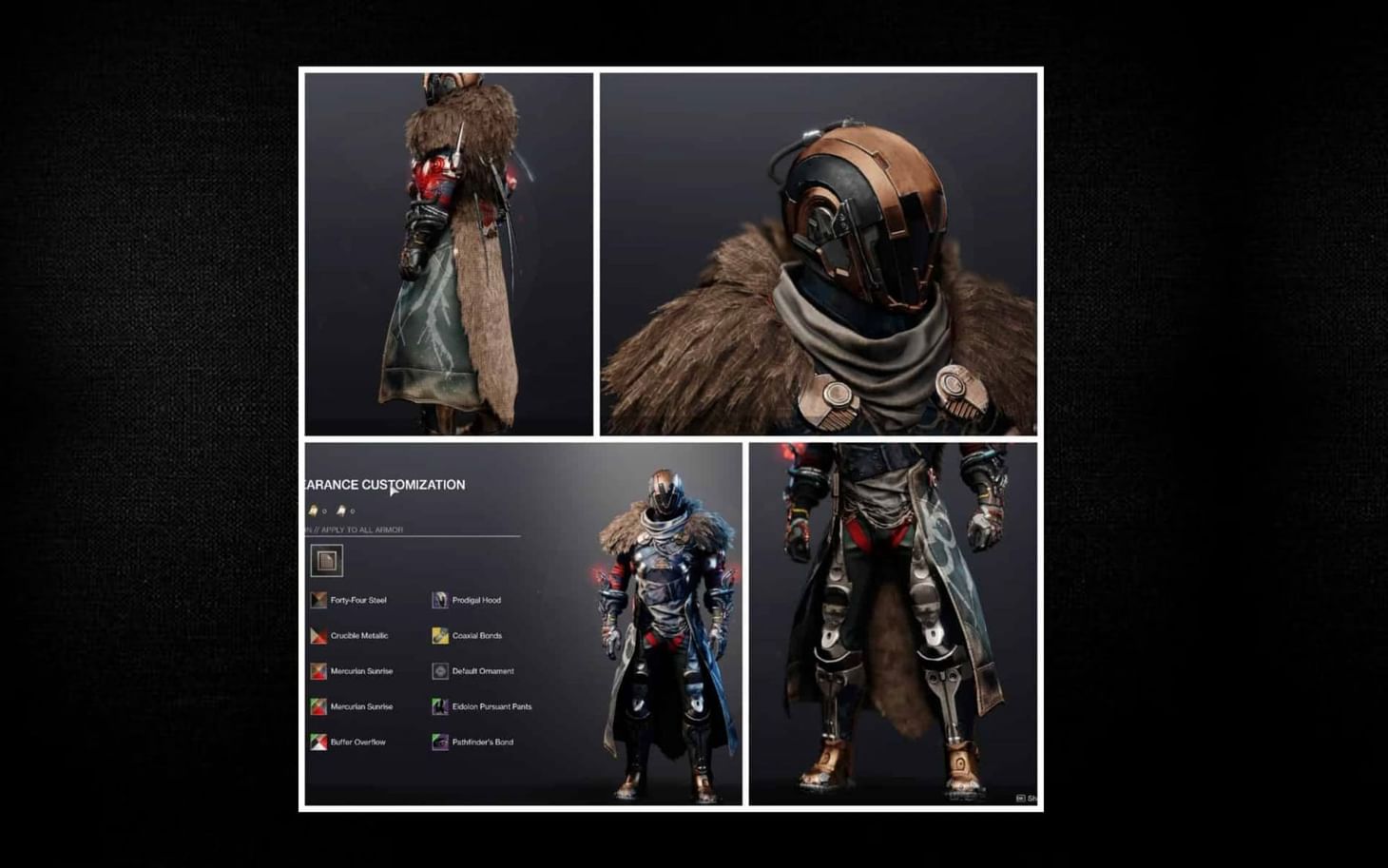Click the Buffer Overflow shader label
Image resolution: width=1388 pixels, height=868 pixels.
(x=359, y=742)
